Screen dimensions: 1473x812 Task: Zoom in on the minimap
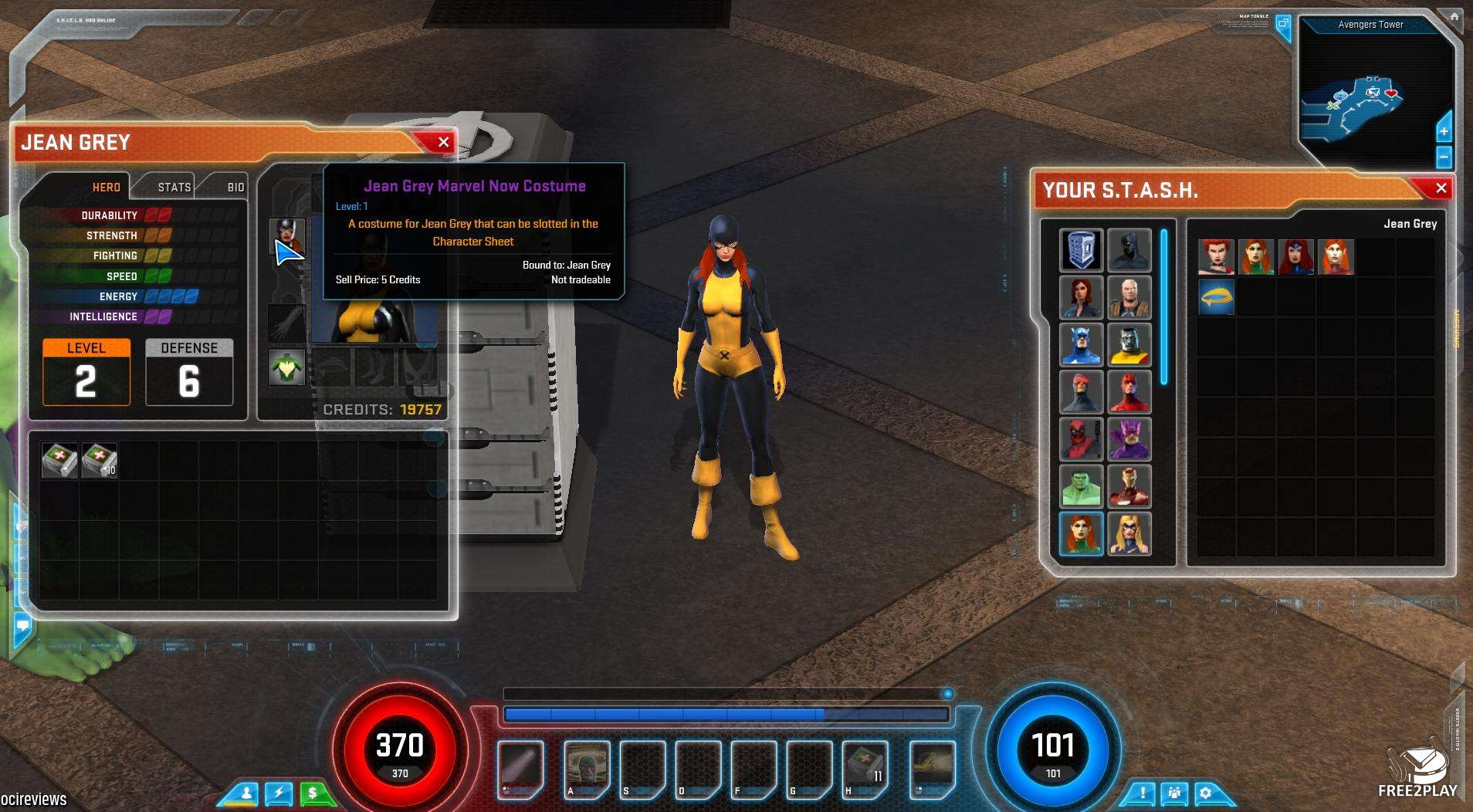[1444, 131]
